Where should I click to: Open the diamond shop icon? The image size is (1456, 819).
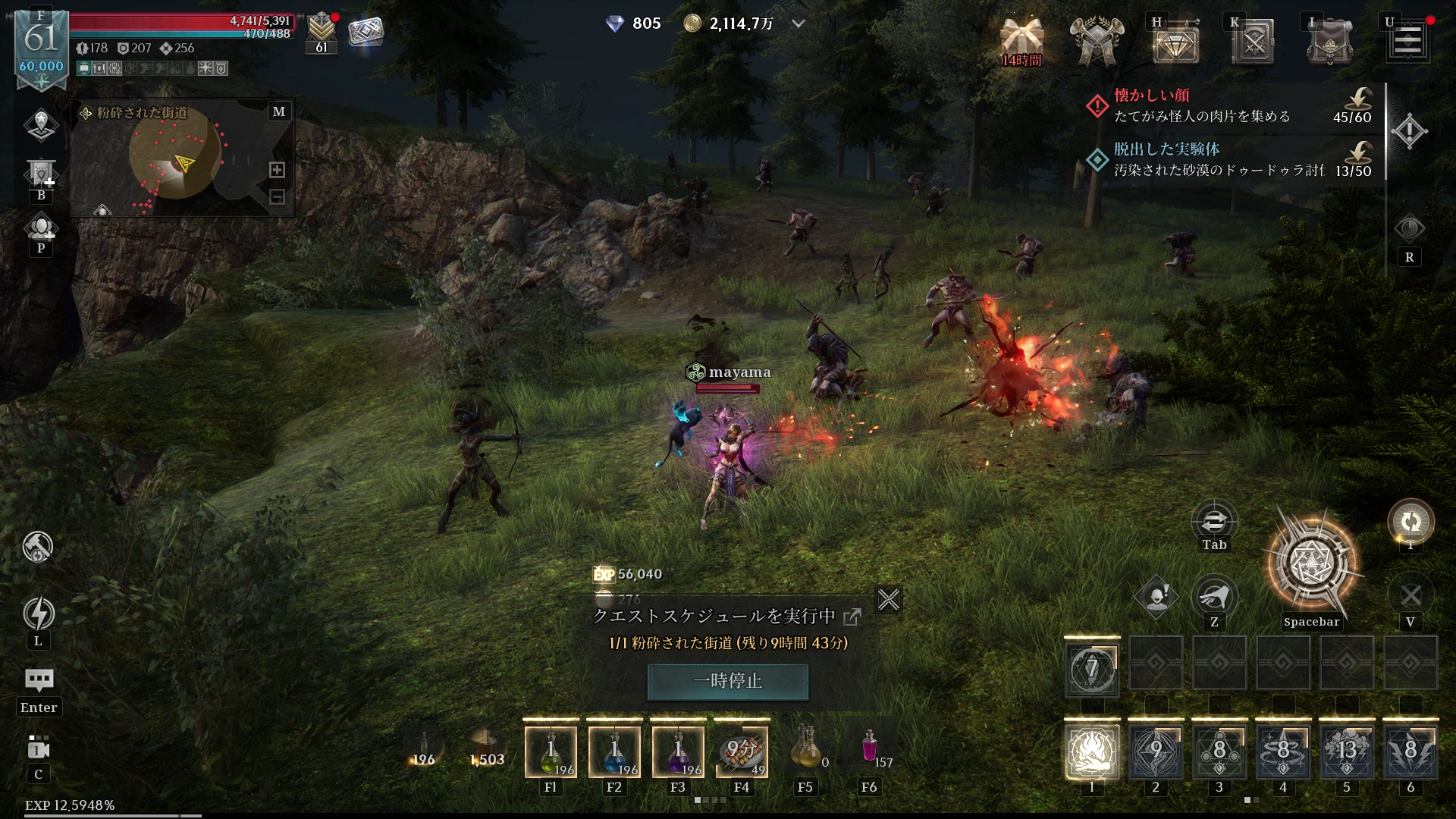point(1175,43)
